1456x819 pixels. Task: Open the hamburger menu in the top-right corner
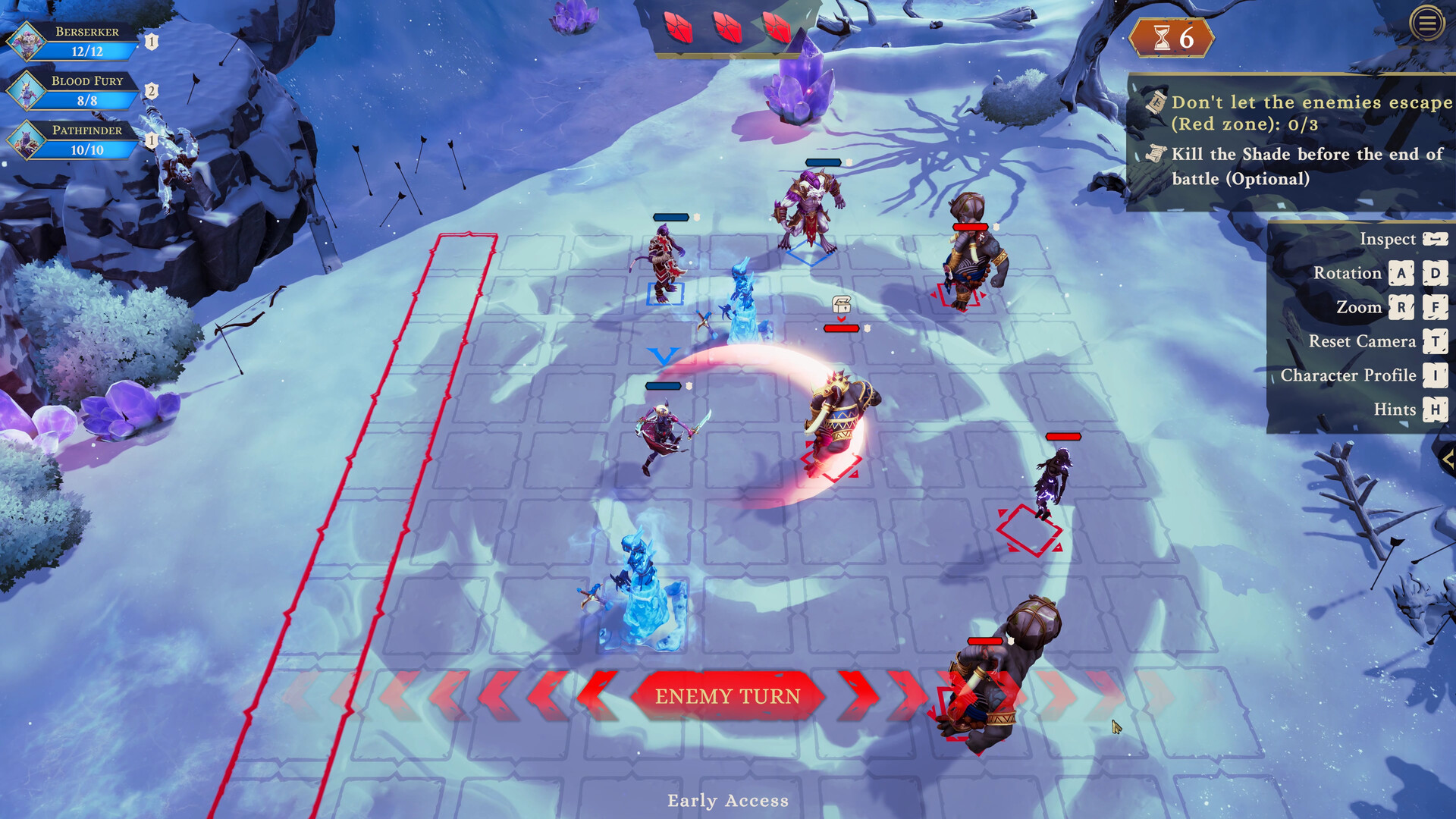1426,24
